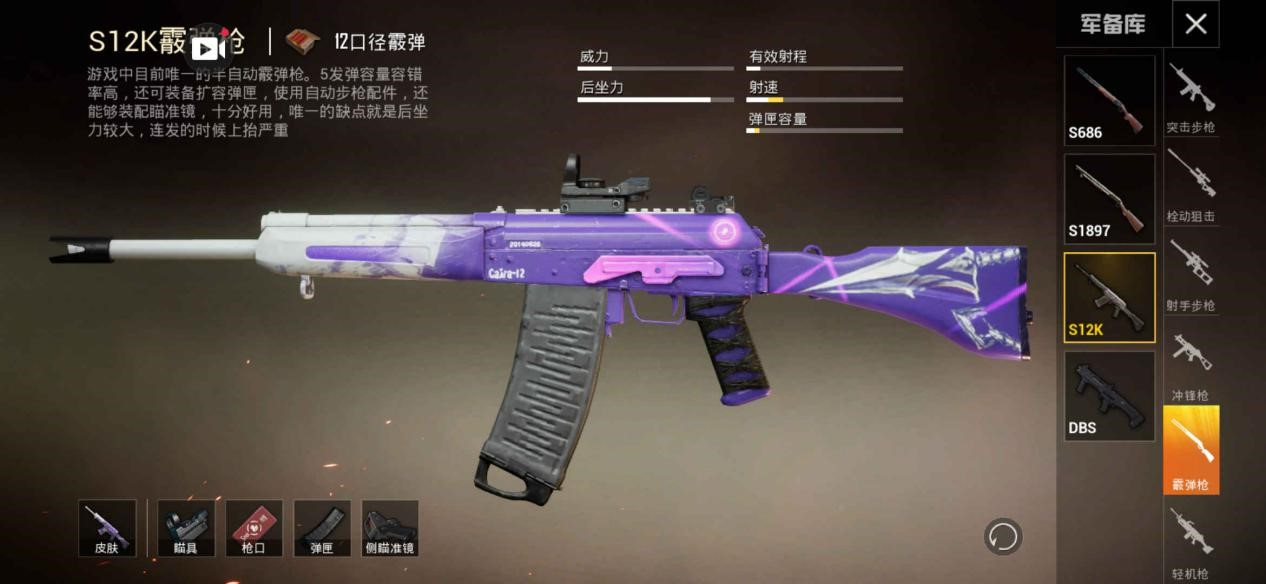The height and width of the screenshot is (584, 1266).
Task: Open the 栓动狙击 category
Action: [1190, 186]
